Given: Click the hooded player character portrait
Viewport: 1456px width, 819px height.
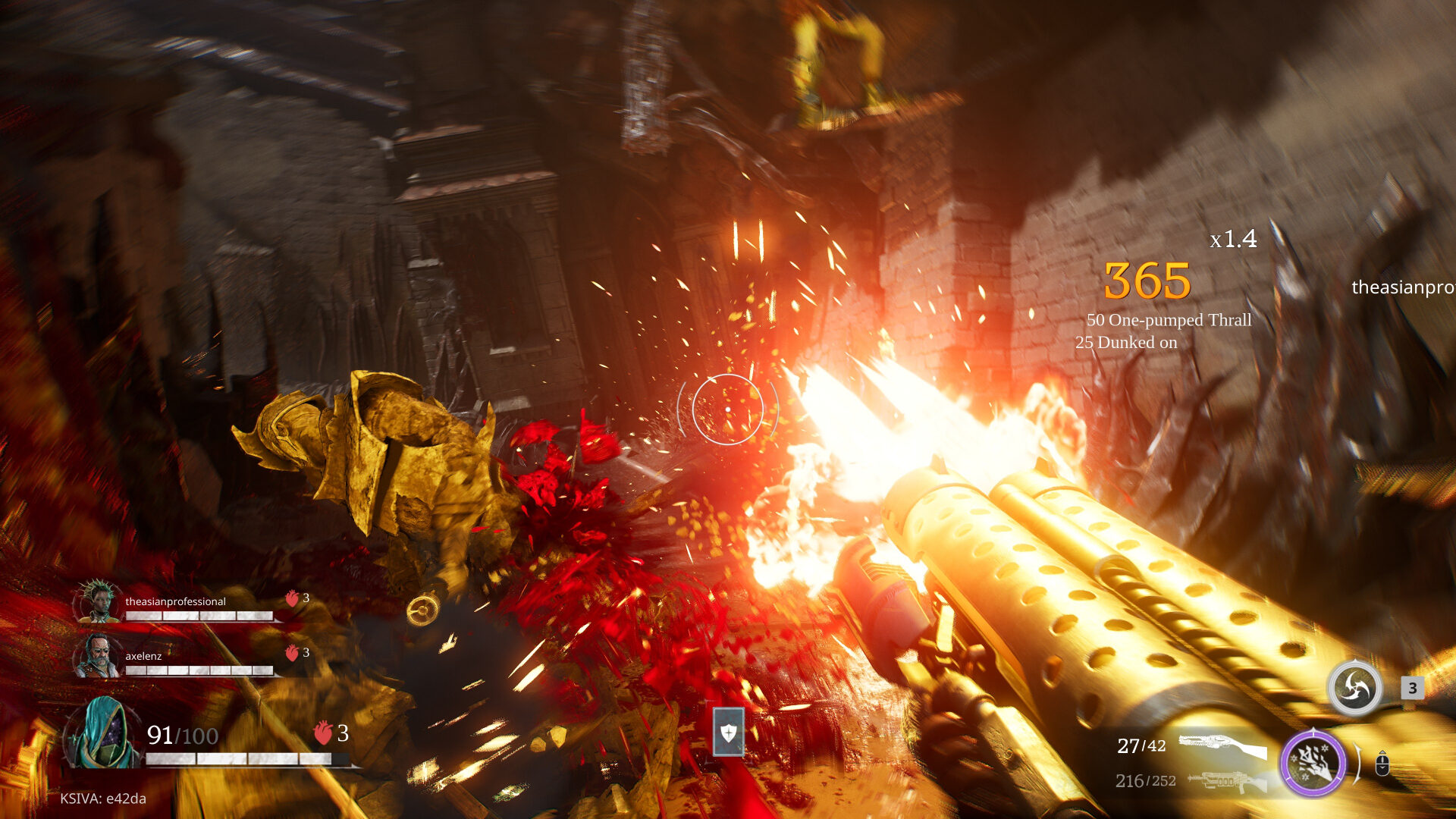Looking at the screenshot, I should click(103, 733).
